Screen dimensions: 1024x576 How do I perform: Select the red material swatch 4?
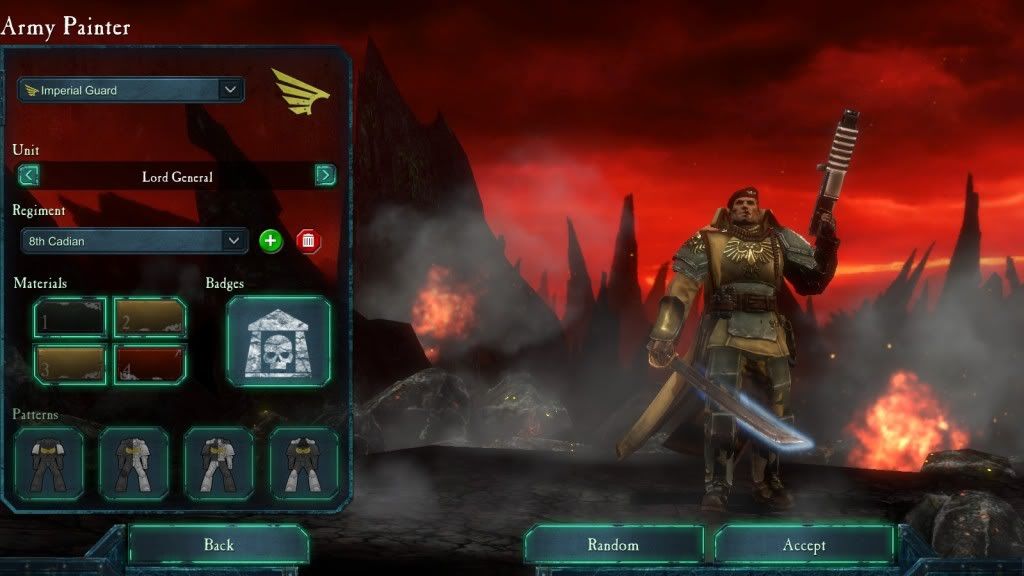pyautogui.click(x=150, y=364)
